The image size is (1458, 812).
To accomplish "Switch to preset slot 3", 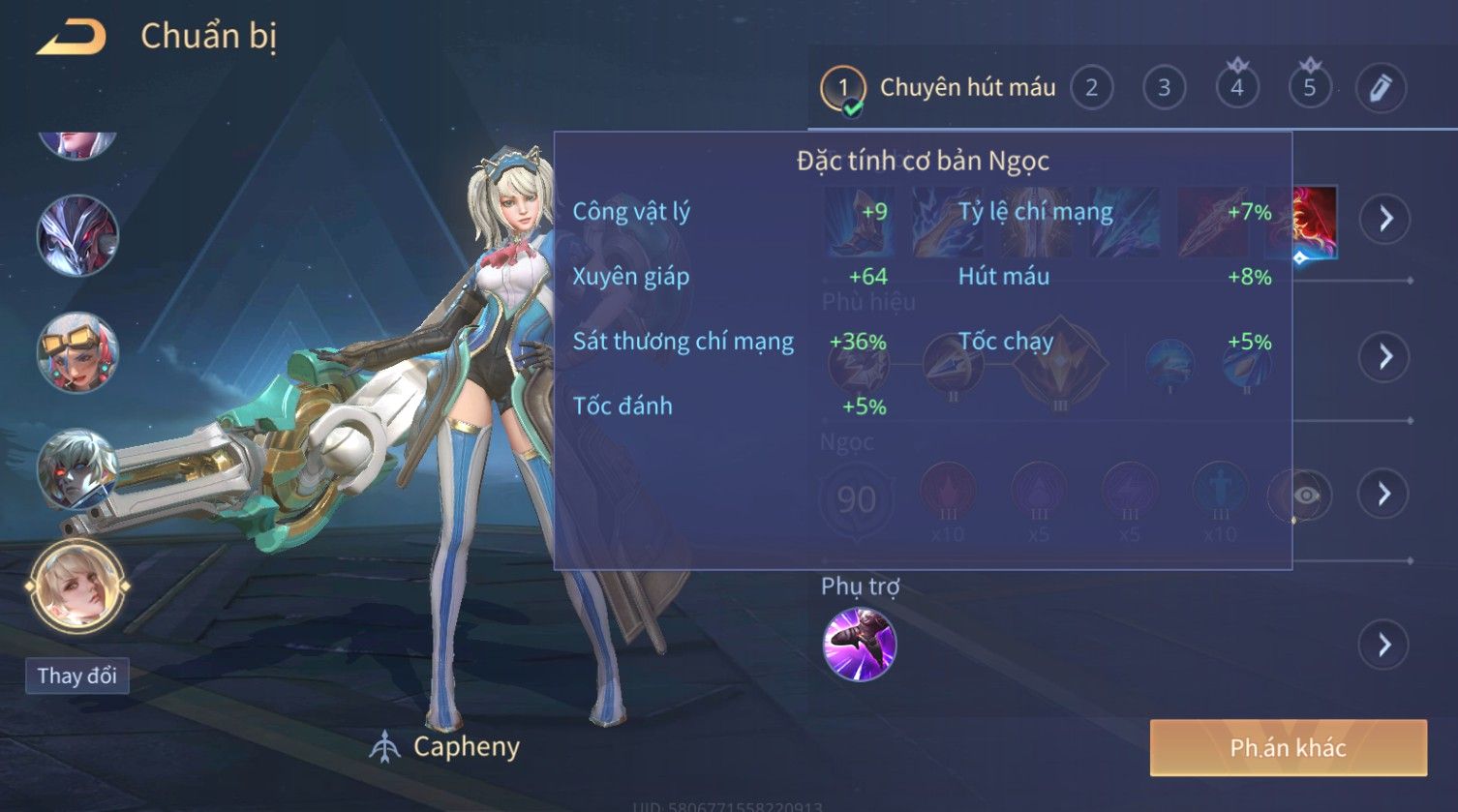I will 1164,88.
